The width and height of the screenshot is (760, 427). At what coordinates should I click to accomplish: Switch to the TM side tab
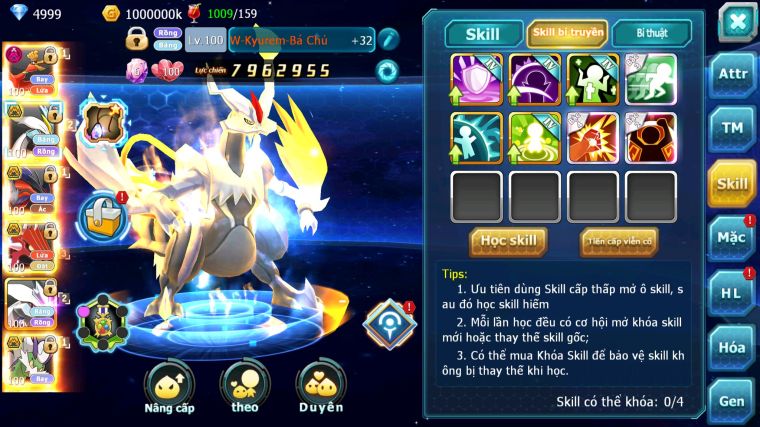click(x=732, y=128)
